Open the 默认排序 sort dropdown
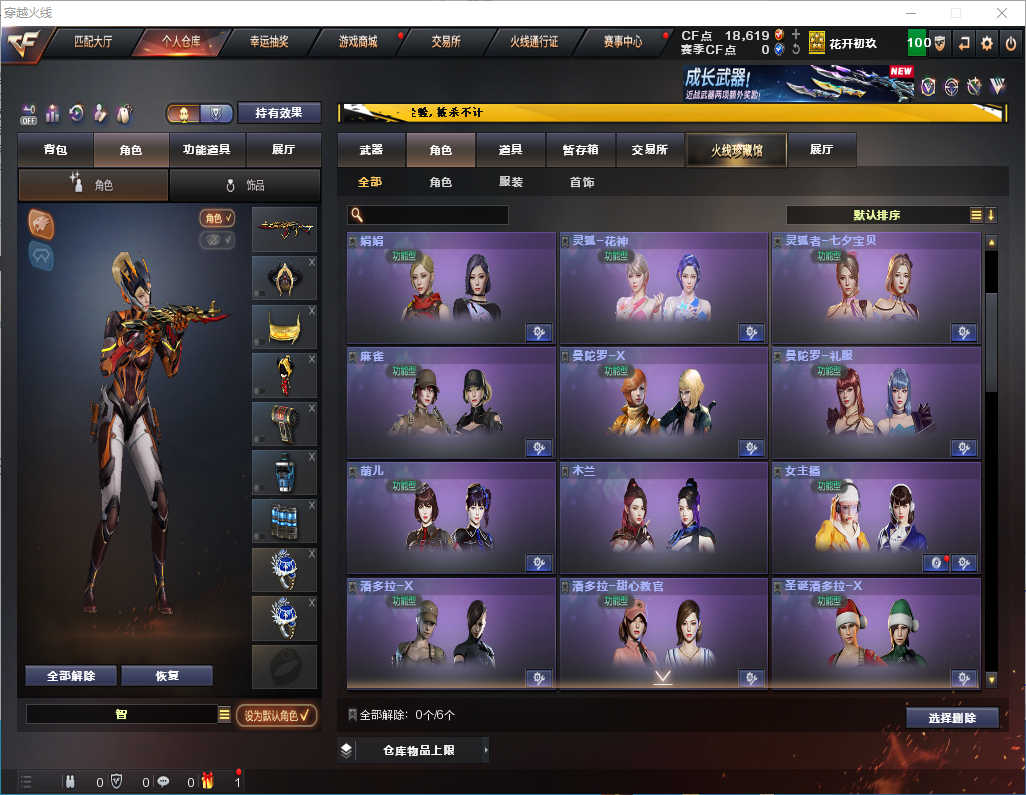 878,215
